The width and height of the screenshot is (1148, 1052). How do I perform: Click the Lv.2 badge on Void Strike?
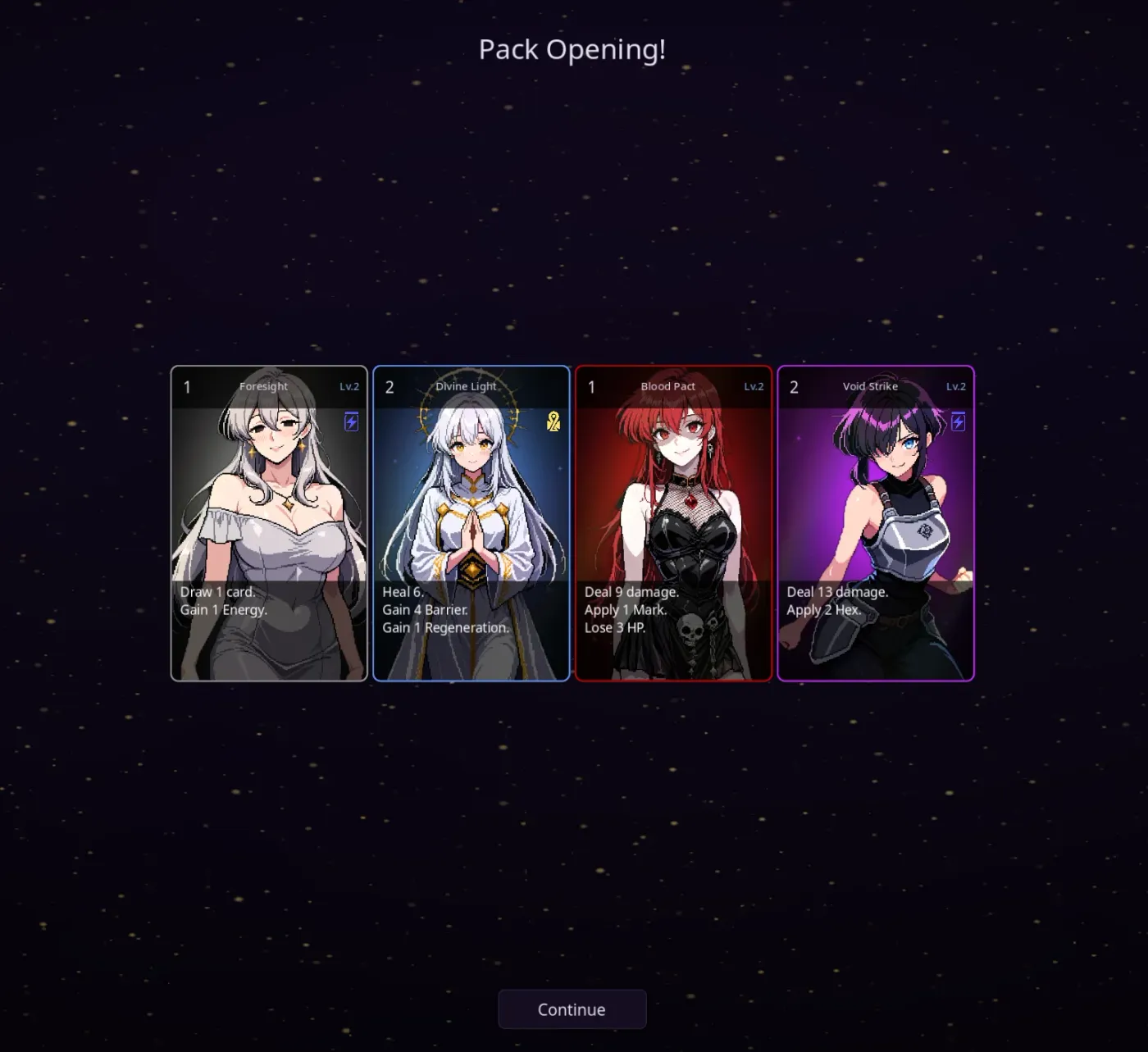tap(956, 386)
